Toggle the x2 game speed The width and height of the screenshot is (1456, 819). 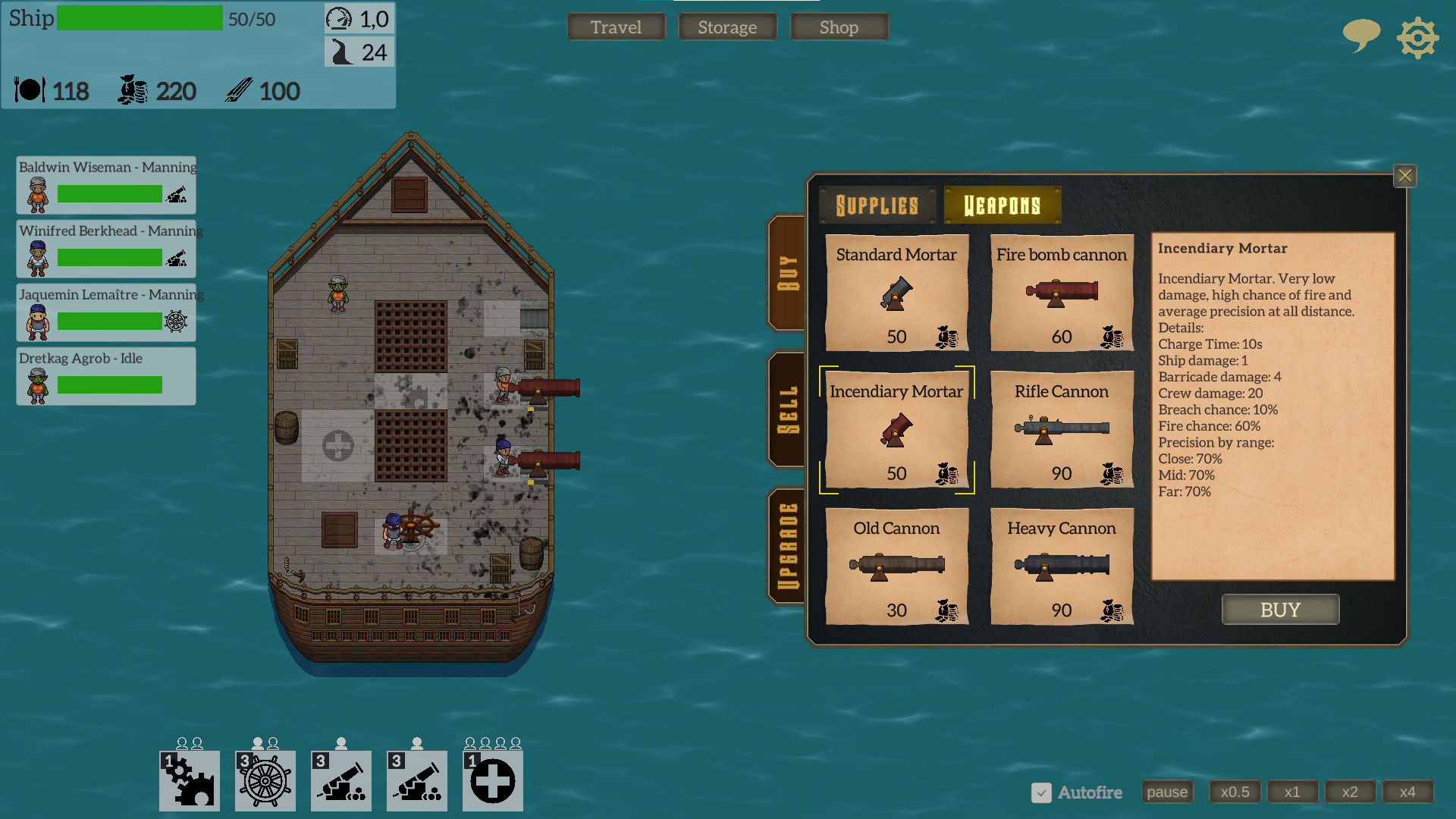coord(1351,792)
